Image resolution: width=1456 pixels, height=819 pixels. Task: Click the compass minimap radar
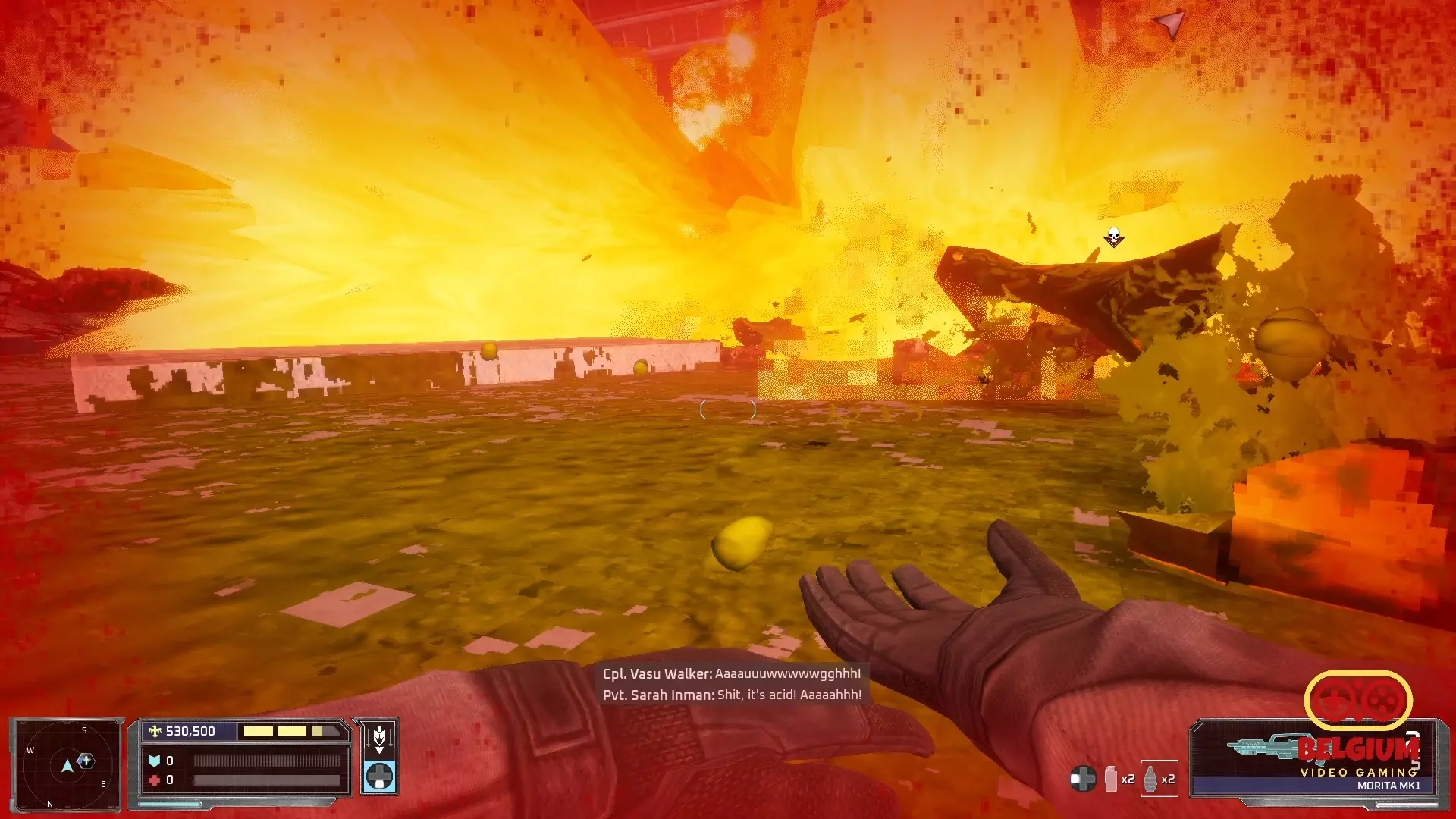(x=67, y=764)
